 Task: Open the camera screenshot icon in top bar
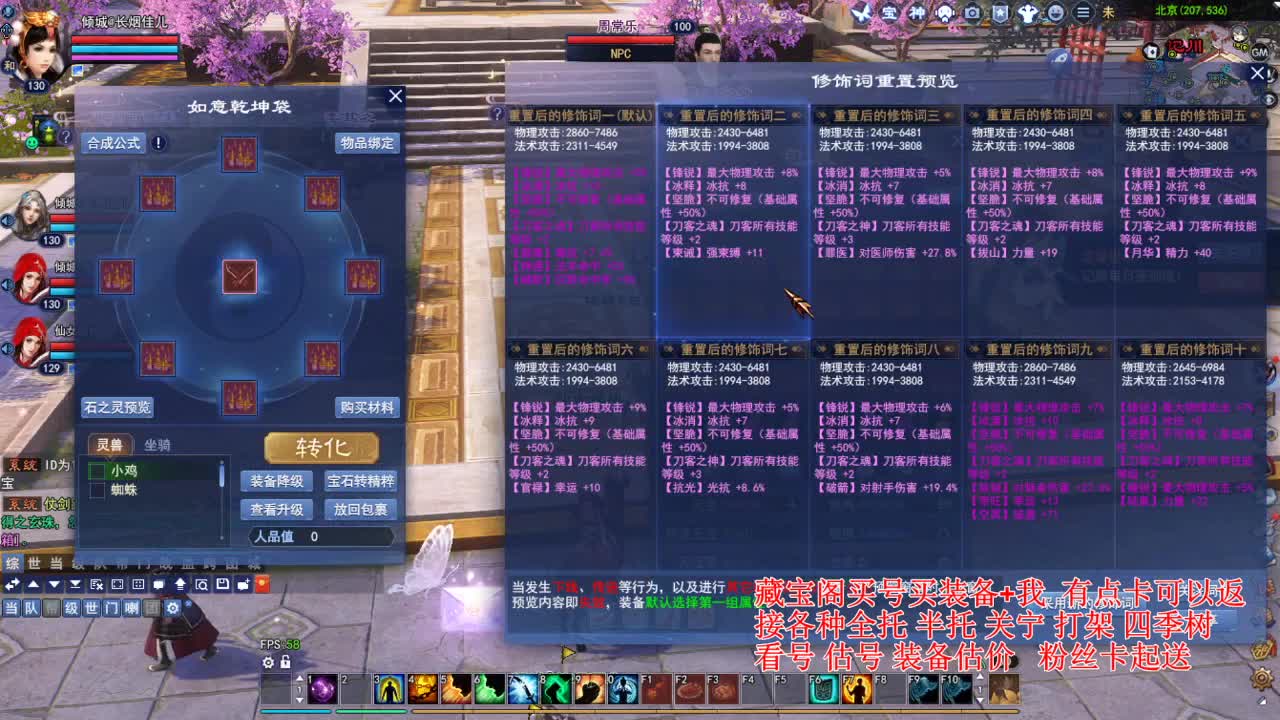click(970, 12)
